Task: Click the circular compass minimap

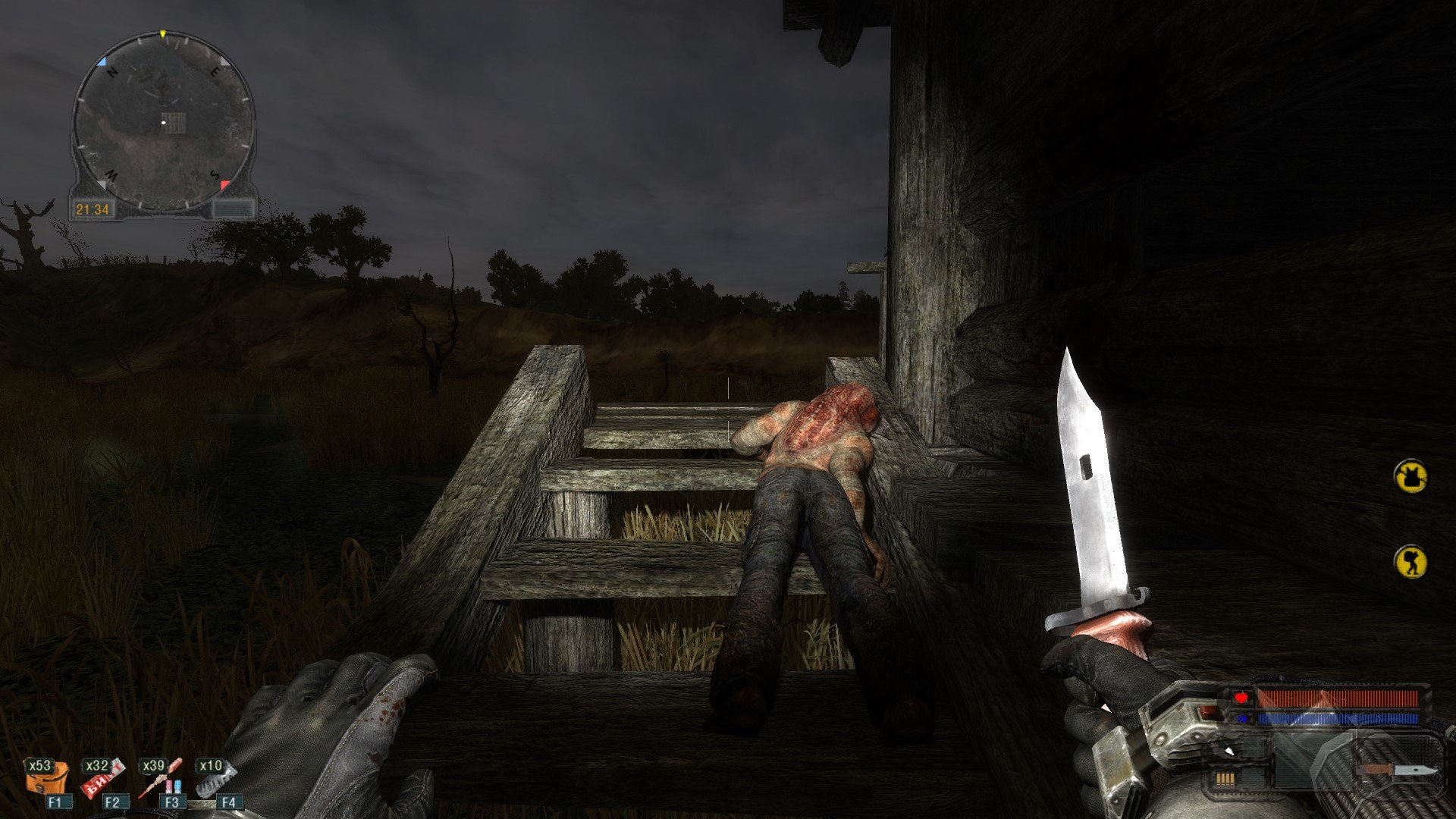Action: (x=163, y=121)
